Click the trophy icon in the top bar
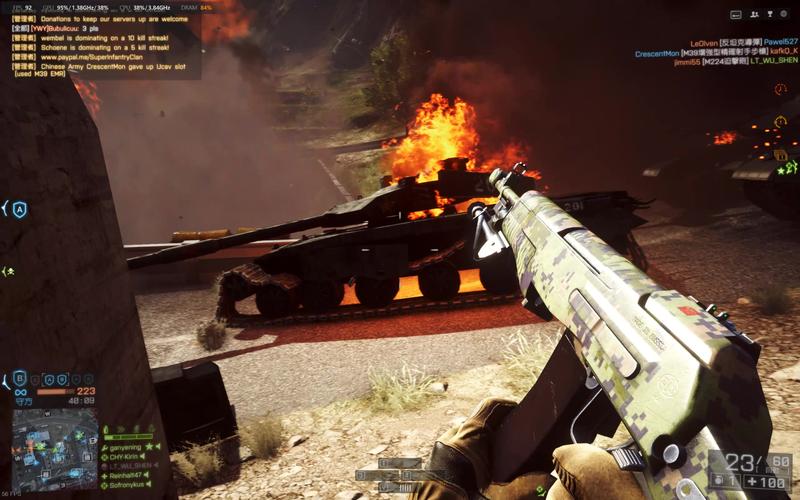The width and height of the screenshot is (800, 500). coord(771,15)
